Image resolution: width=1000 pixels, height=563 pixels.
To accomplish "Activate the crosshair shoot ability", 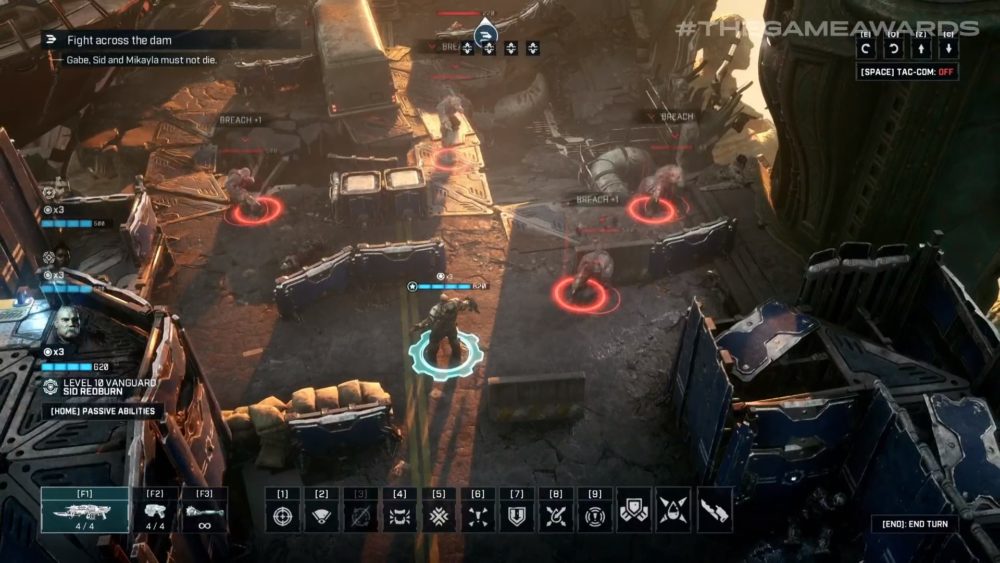I will coord(283,516).
